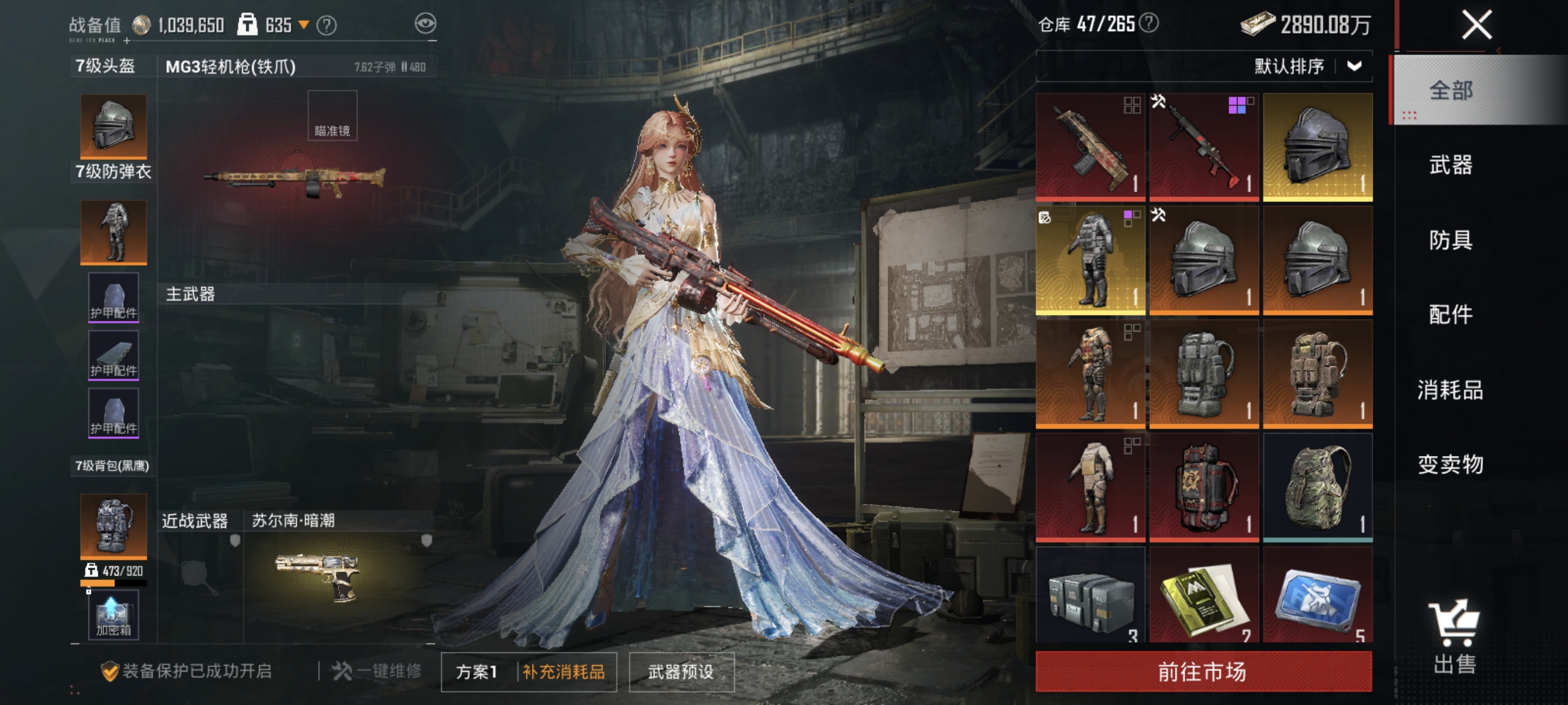Switch to the 全部 category tab

[1451, 91]
